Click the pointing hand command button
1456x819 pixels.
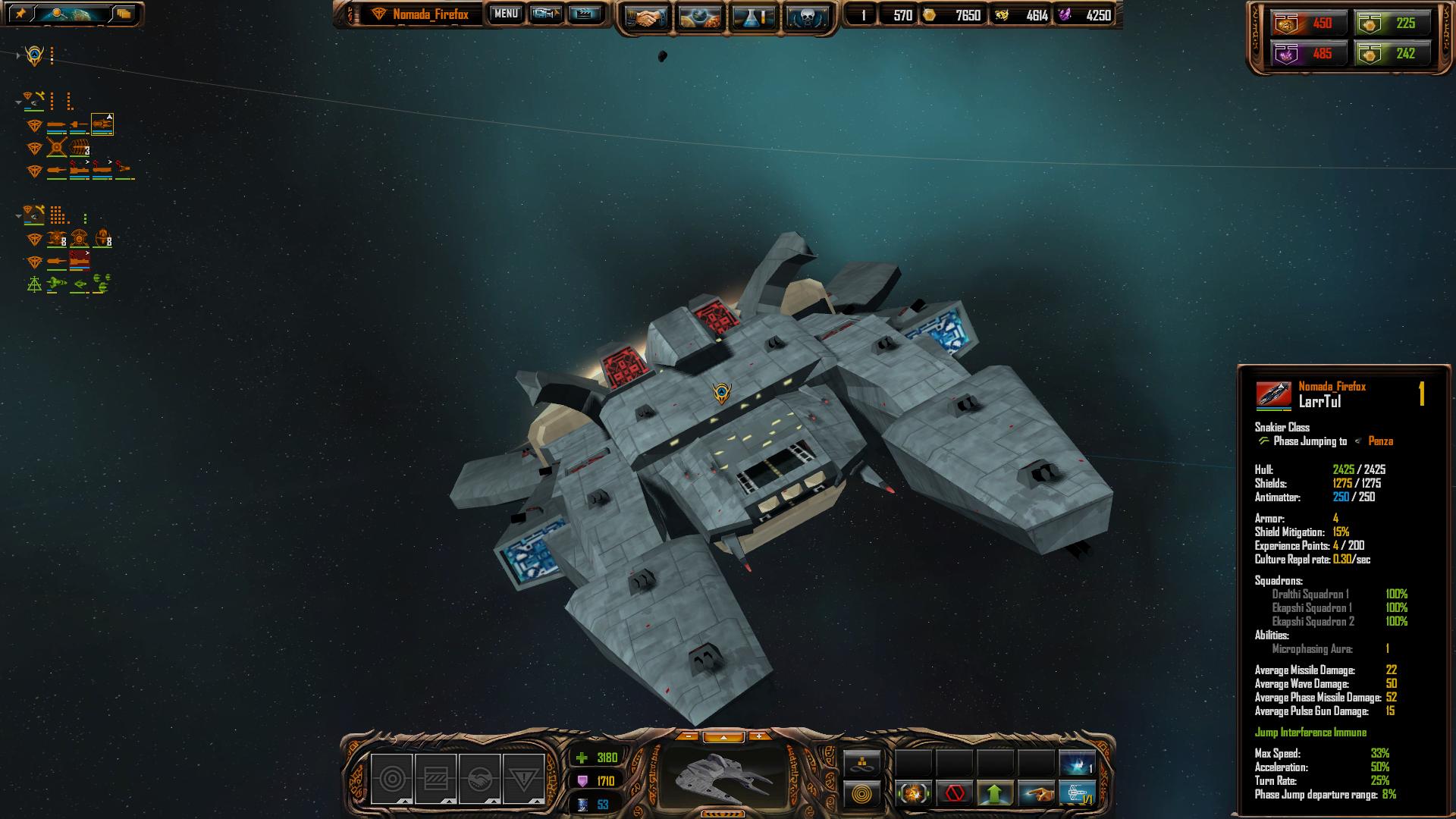click(x=1036, y=794)
